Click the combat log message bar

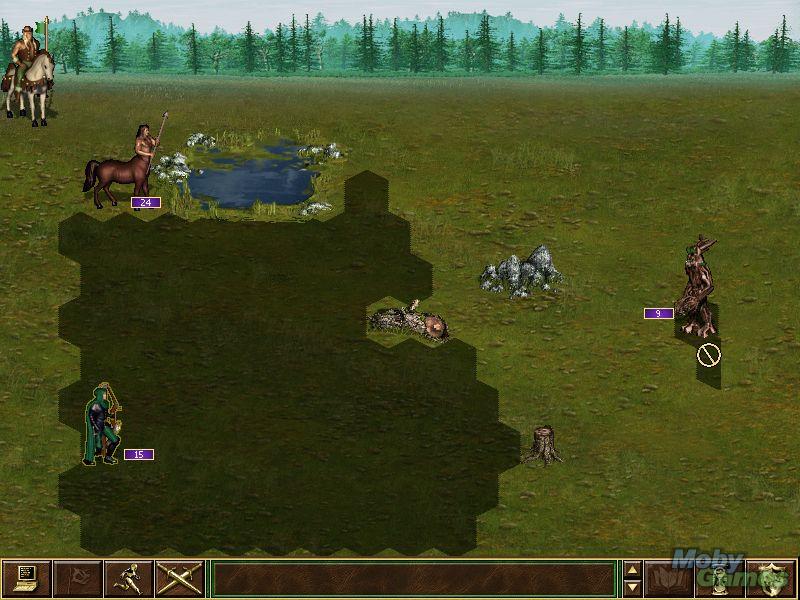click(414, 579)
